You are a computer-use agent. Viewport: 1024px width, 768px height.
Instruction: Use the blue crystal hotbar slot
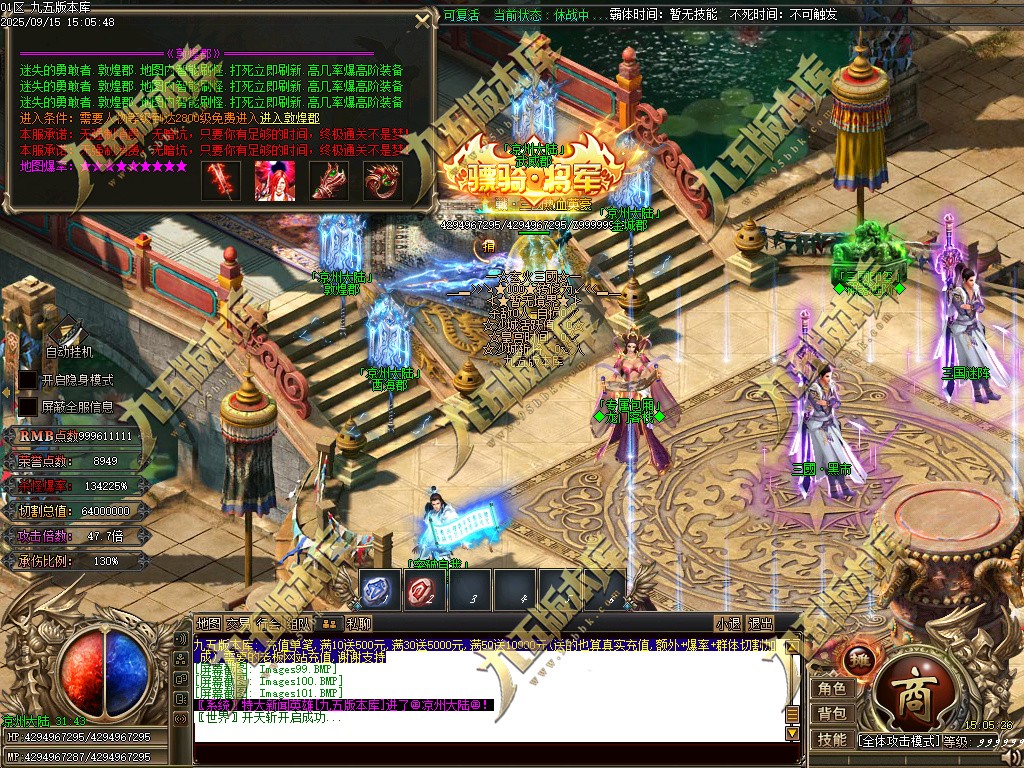[x=379, y=590]
